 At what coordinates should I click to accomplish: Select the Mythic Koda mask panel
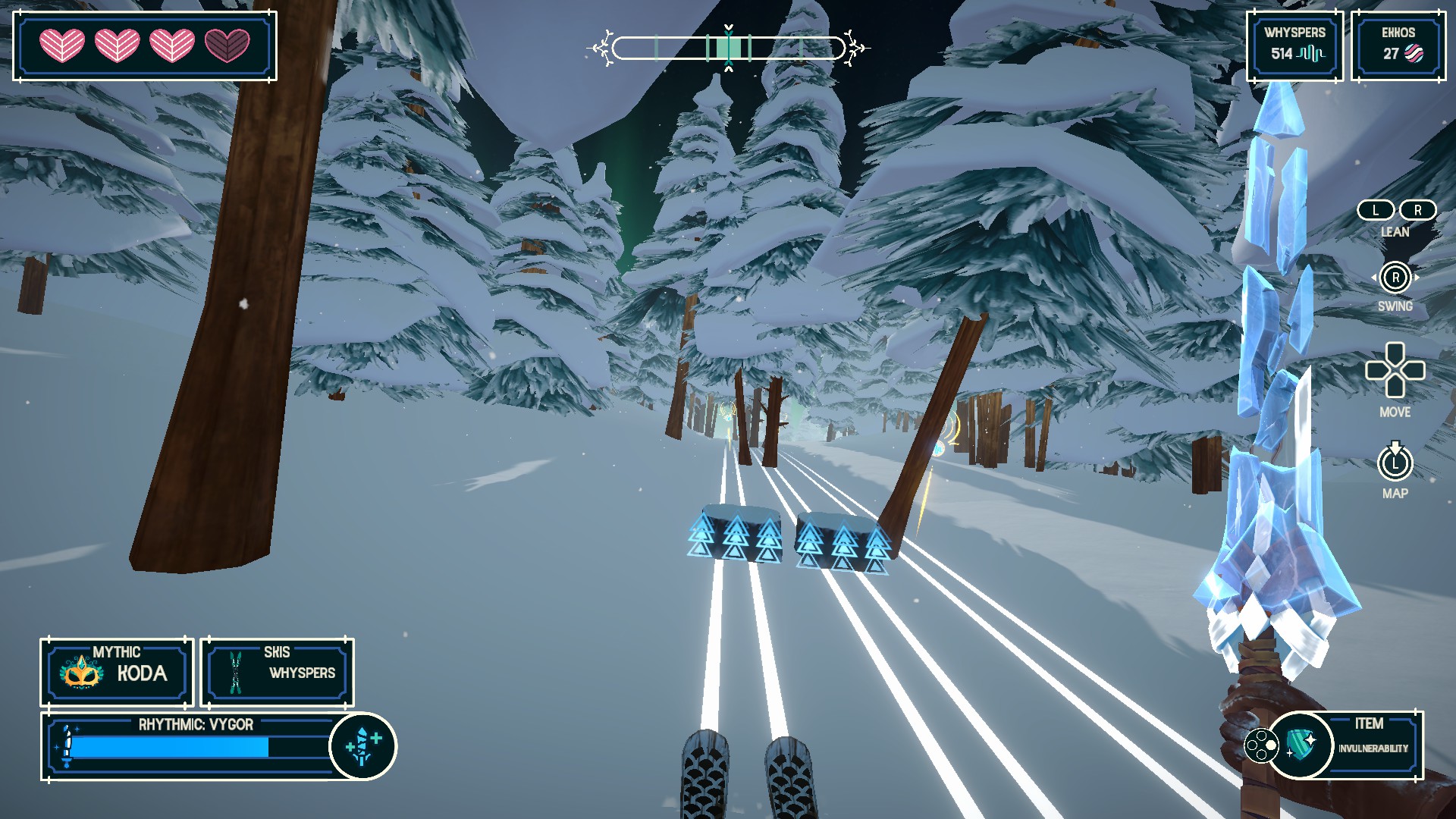[117, 672]
